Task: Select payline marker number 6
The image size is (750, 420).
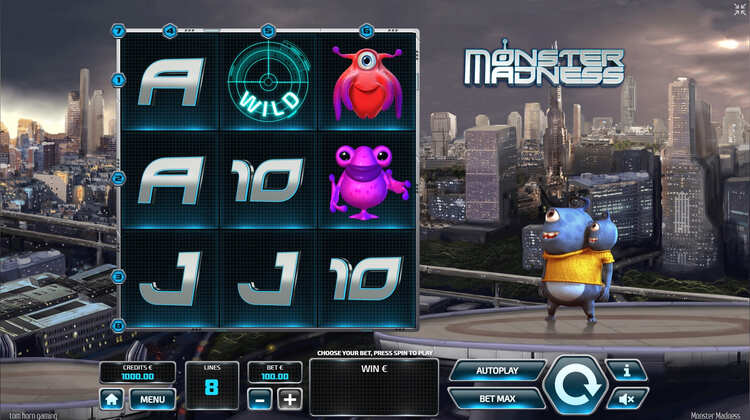Action: click(x=366, y=30)
